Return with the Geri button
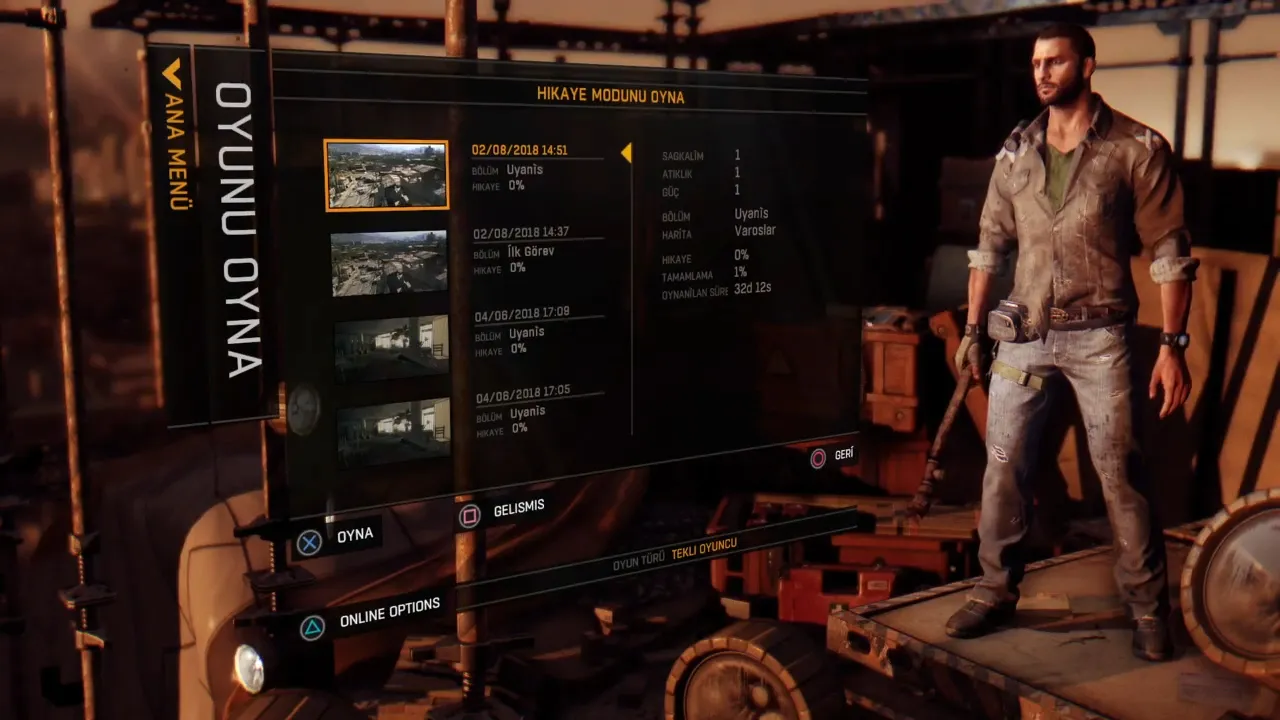1280x720 pixels. pyautogui.click(x=832, y=456)
